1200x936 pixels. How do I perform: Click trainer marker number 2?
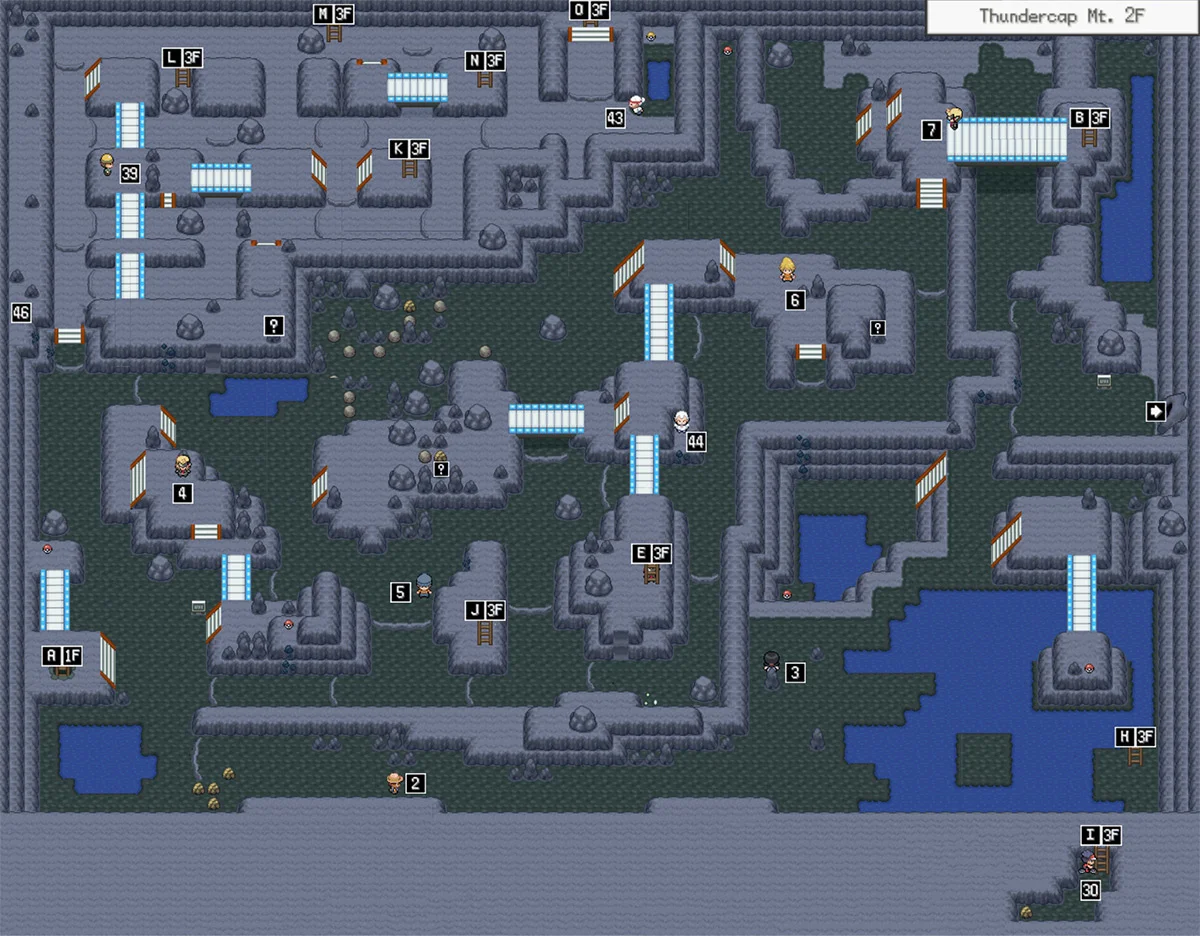click(x=416, y=784)
